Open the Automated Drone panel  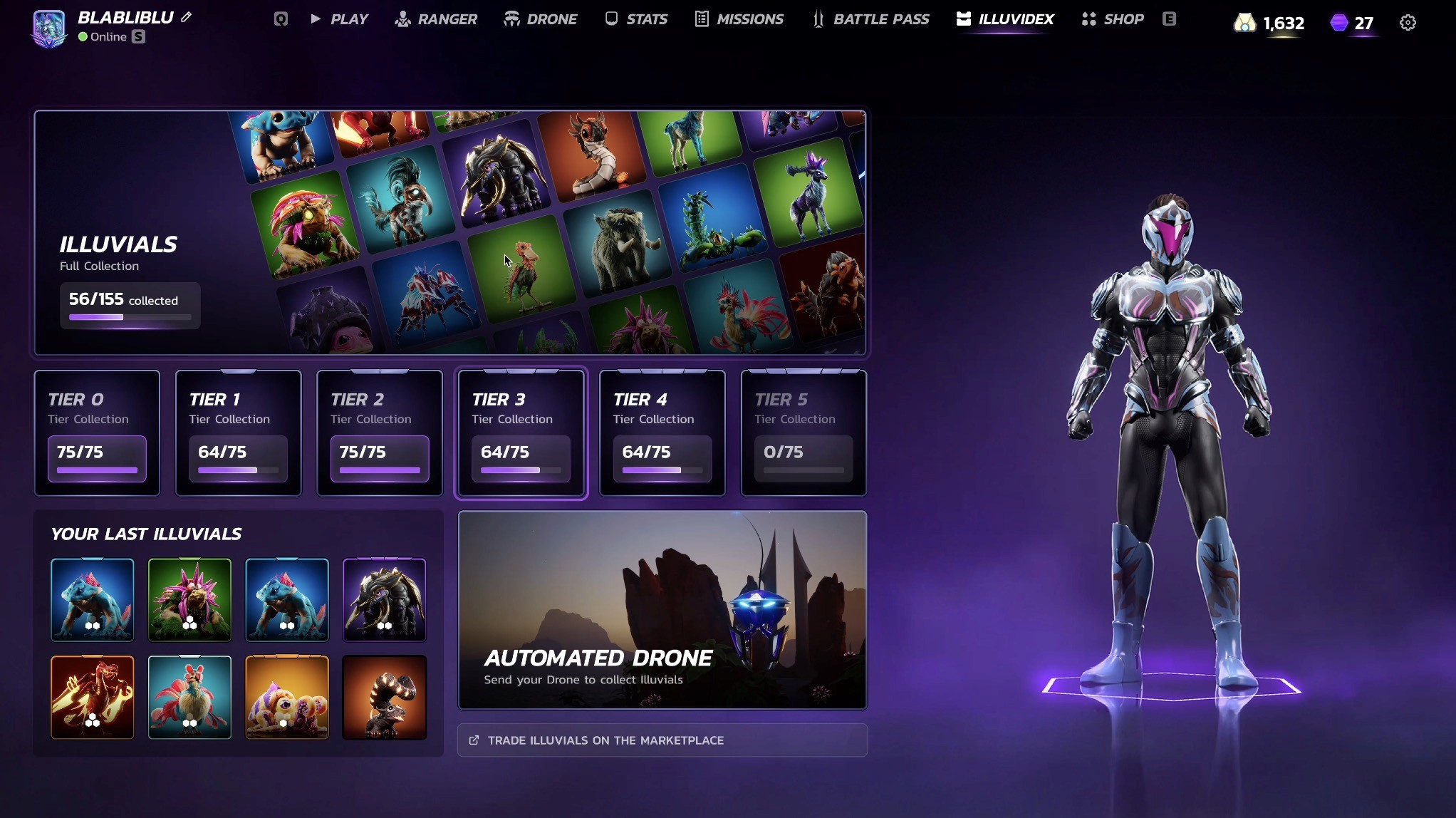pos(662,610)
